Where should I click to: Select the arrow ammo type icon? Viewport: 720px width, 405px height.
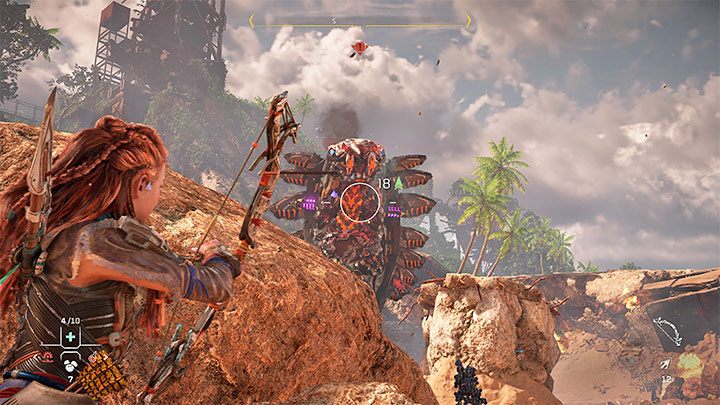(666, 367)
